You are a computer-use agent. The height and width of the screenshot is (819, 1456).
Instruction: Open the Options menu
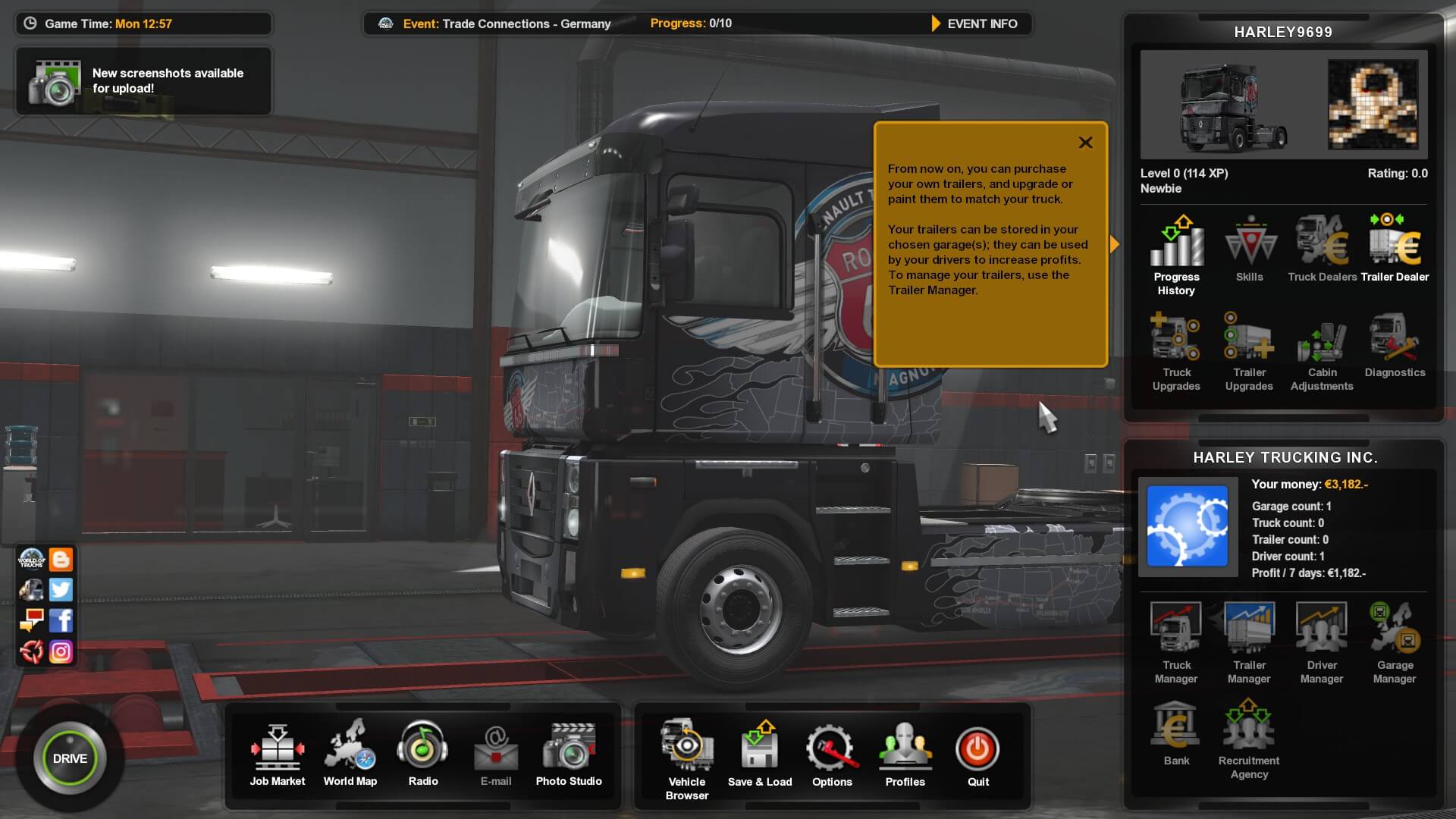832,755
